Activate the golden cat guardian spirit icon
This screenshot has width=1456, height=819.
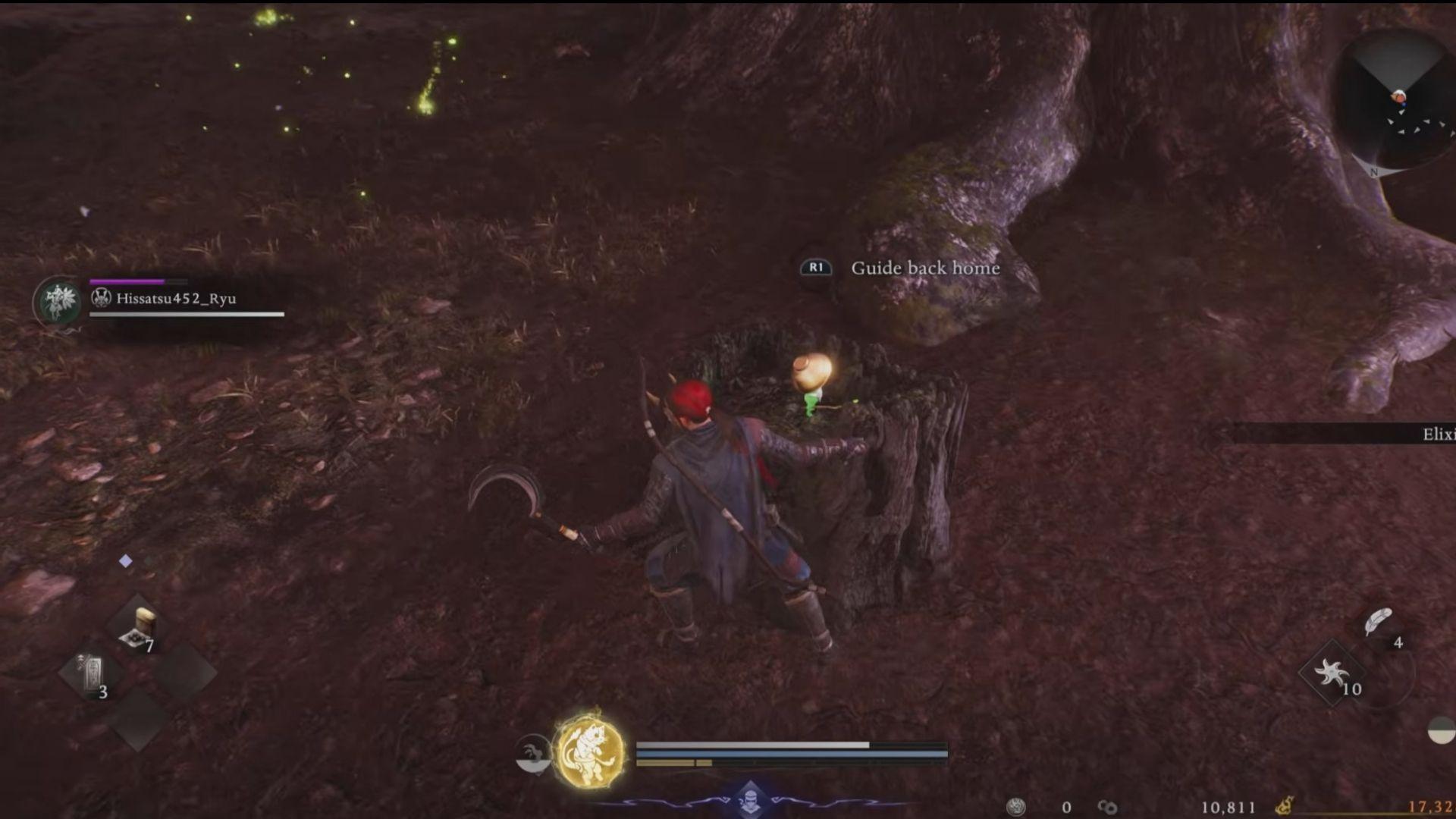point(590,751)
